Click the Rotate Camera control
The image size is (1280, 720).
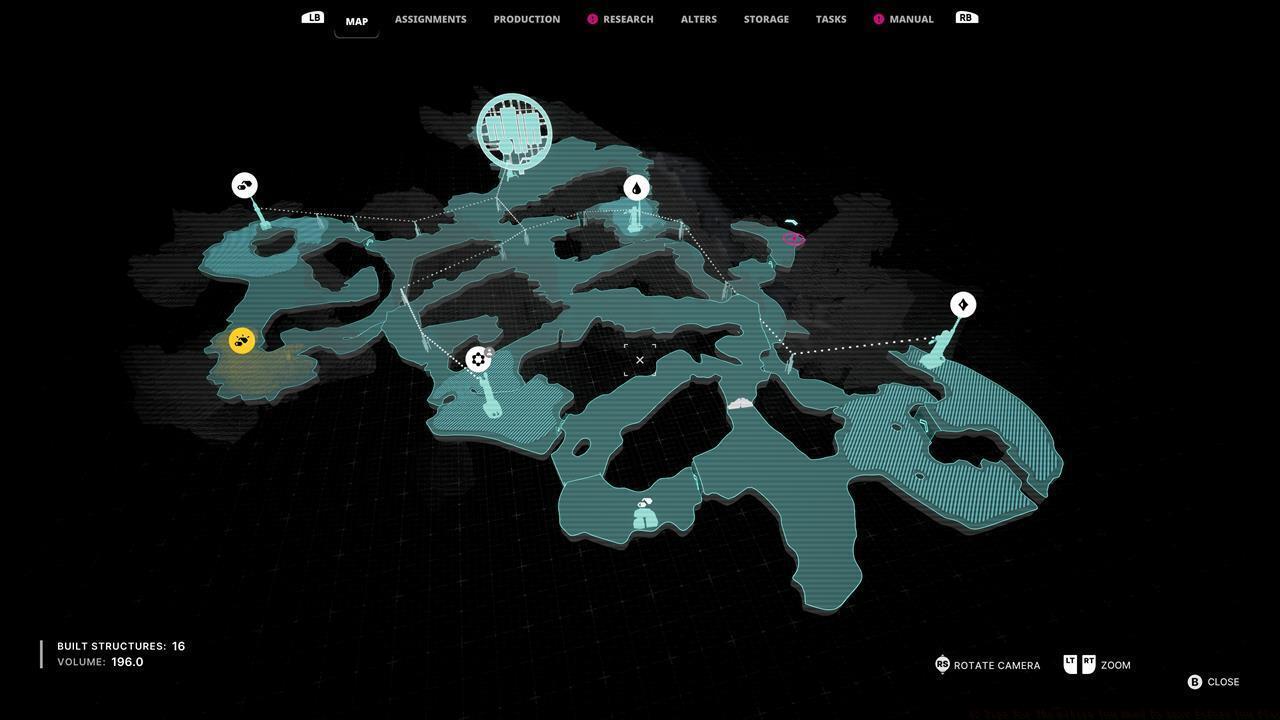click(x=987, y=663)
